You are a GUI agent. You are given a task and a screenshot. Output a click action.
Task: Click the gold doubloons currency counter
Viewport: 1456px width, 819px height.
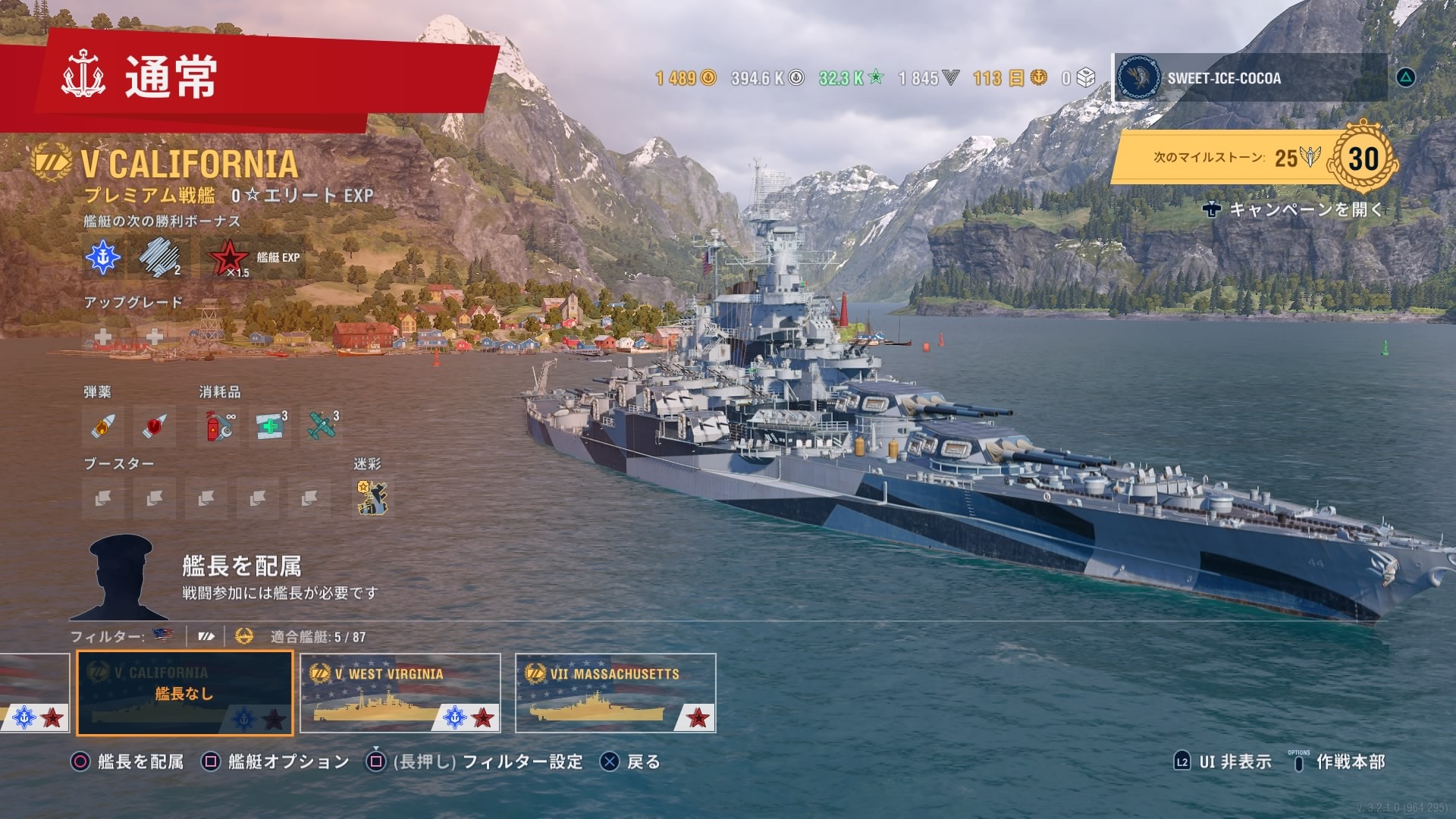click(686, 78)
